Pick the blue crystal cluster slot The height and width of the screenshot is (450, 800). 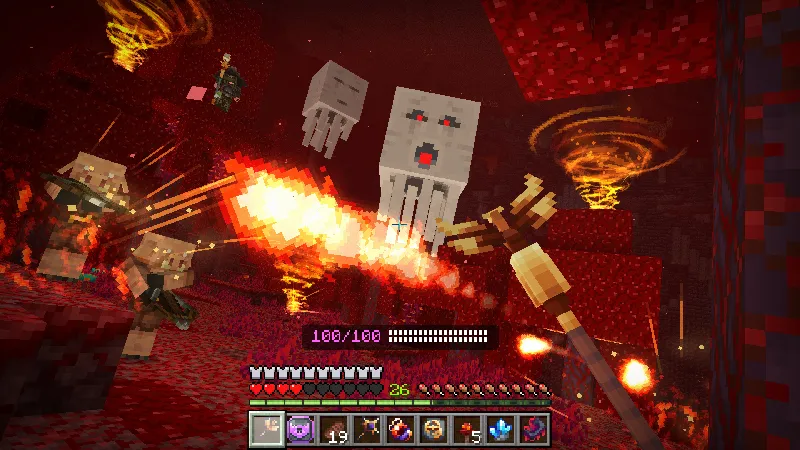point(500,430)
